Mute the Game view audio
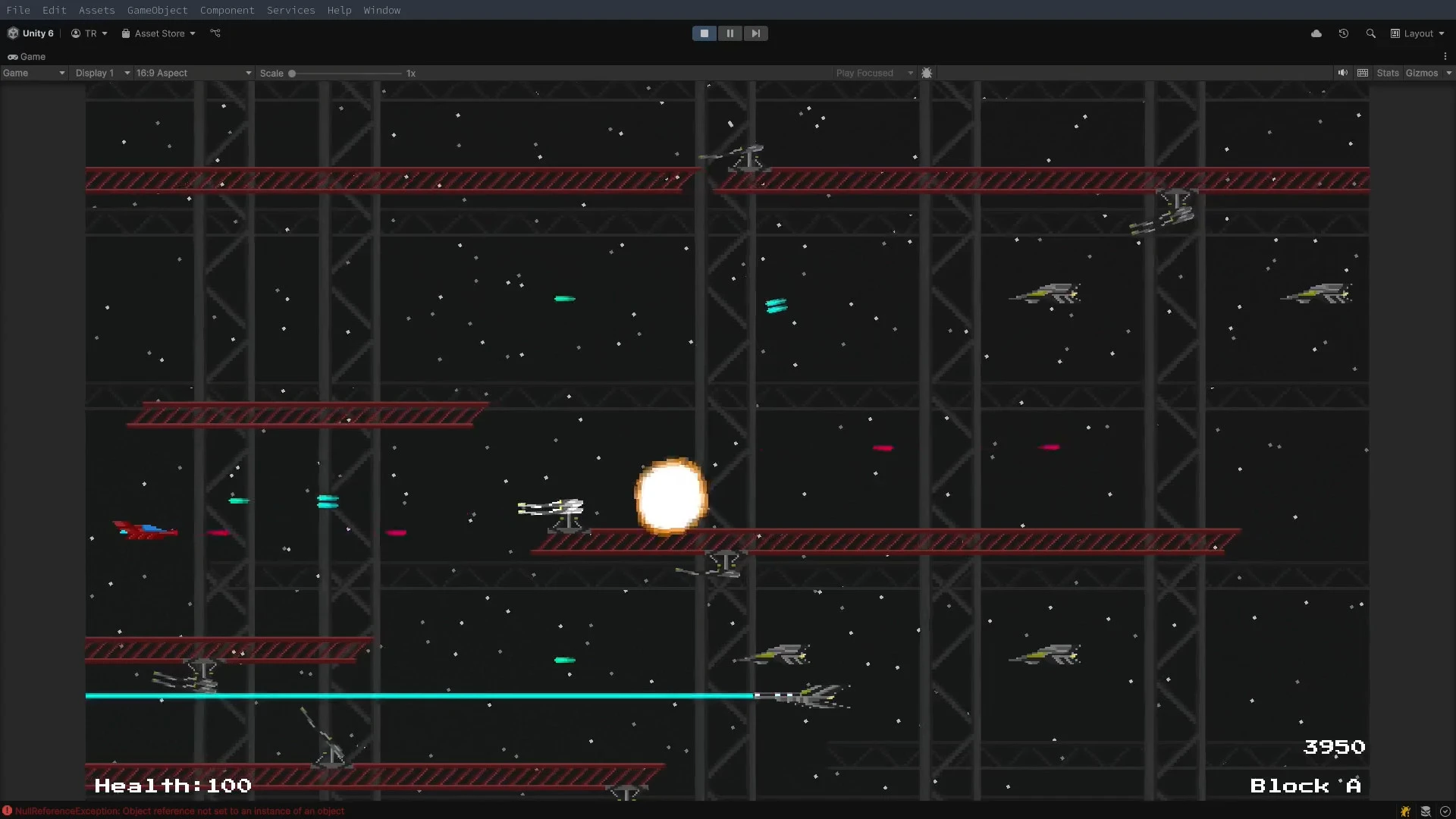 [x=1343, y=73]
